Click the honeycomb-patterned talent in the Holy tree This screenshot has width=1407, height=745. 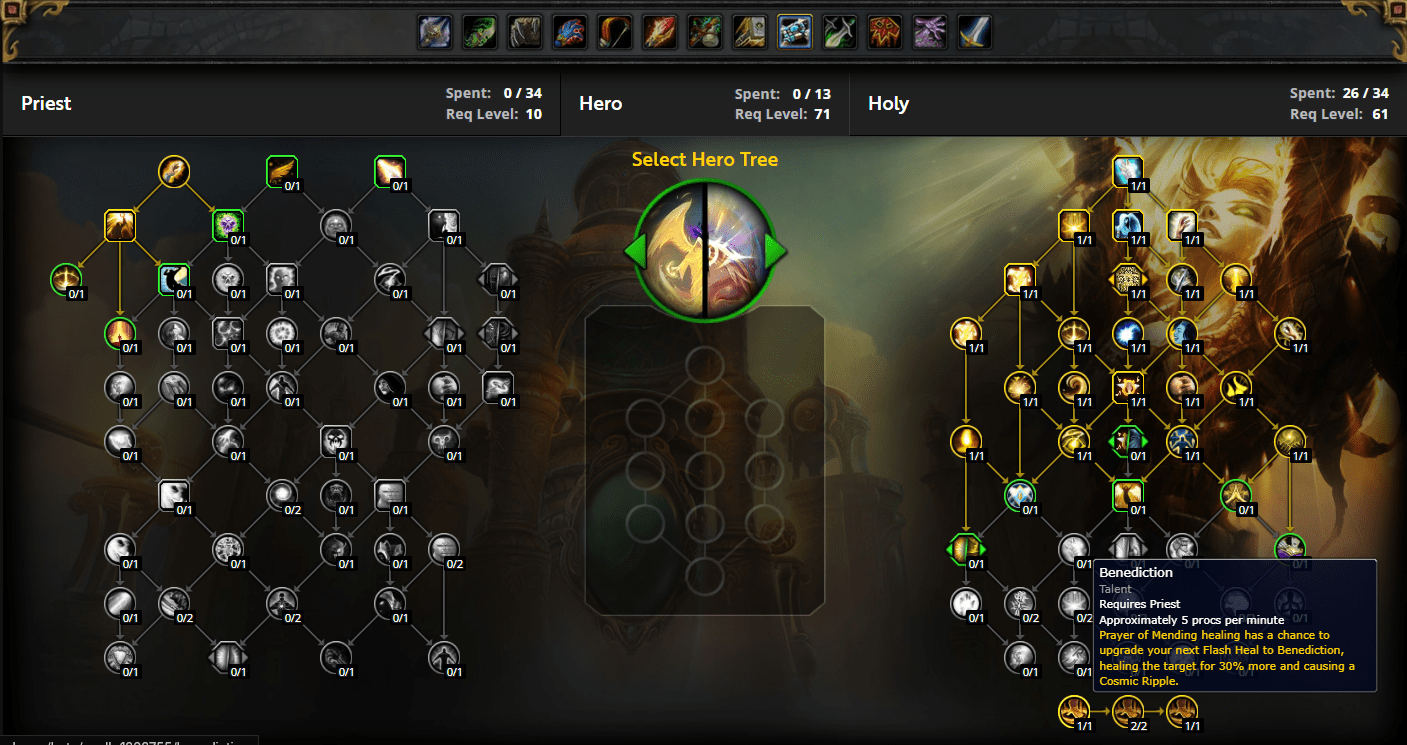point(1129,277)
